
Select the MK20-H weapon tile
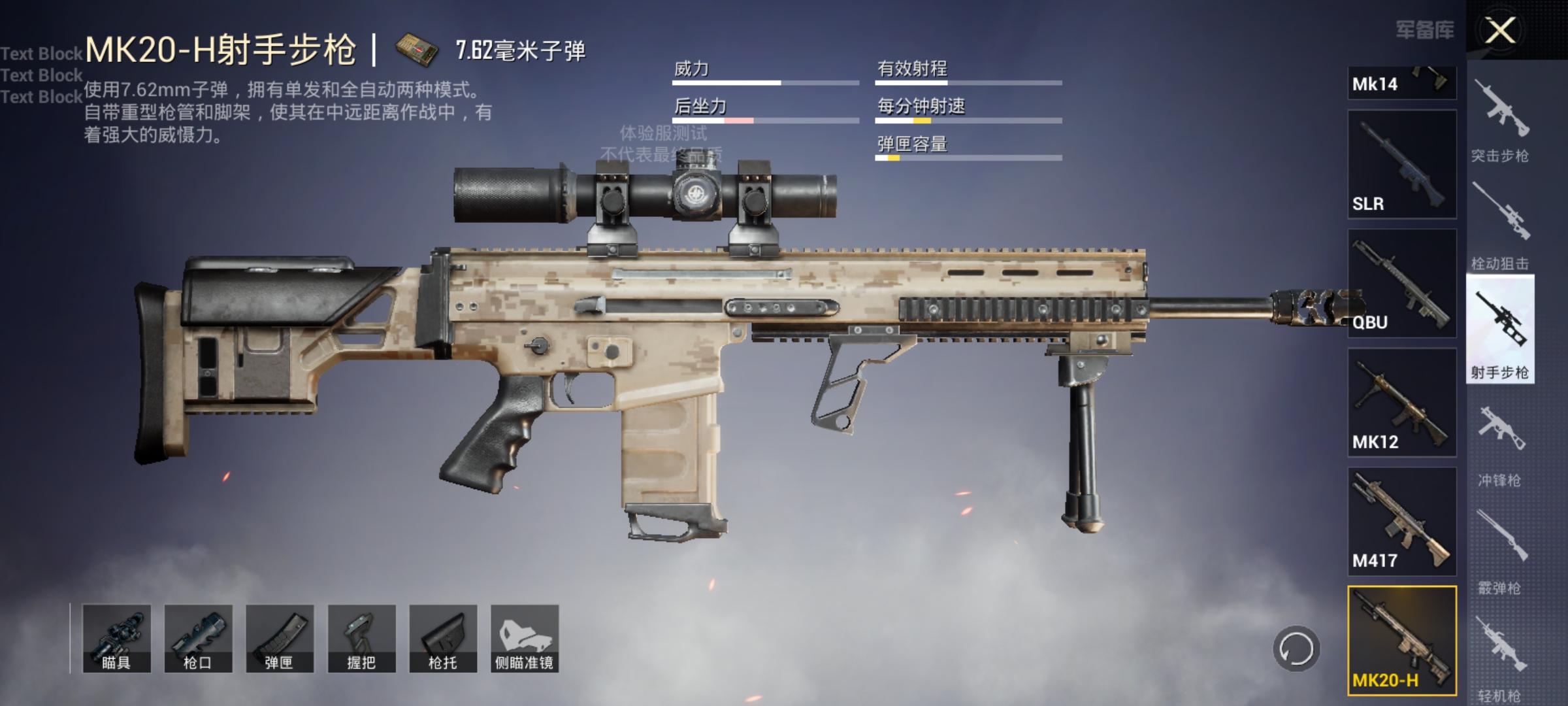(1402, 640)
